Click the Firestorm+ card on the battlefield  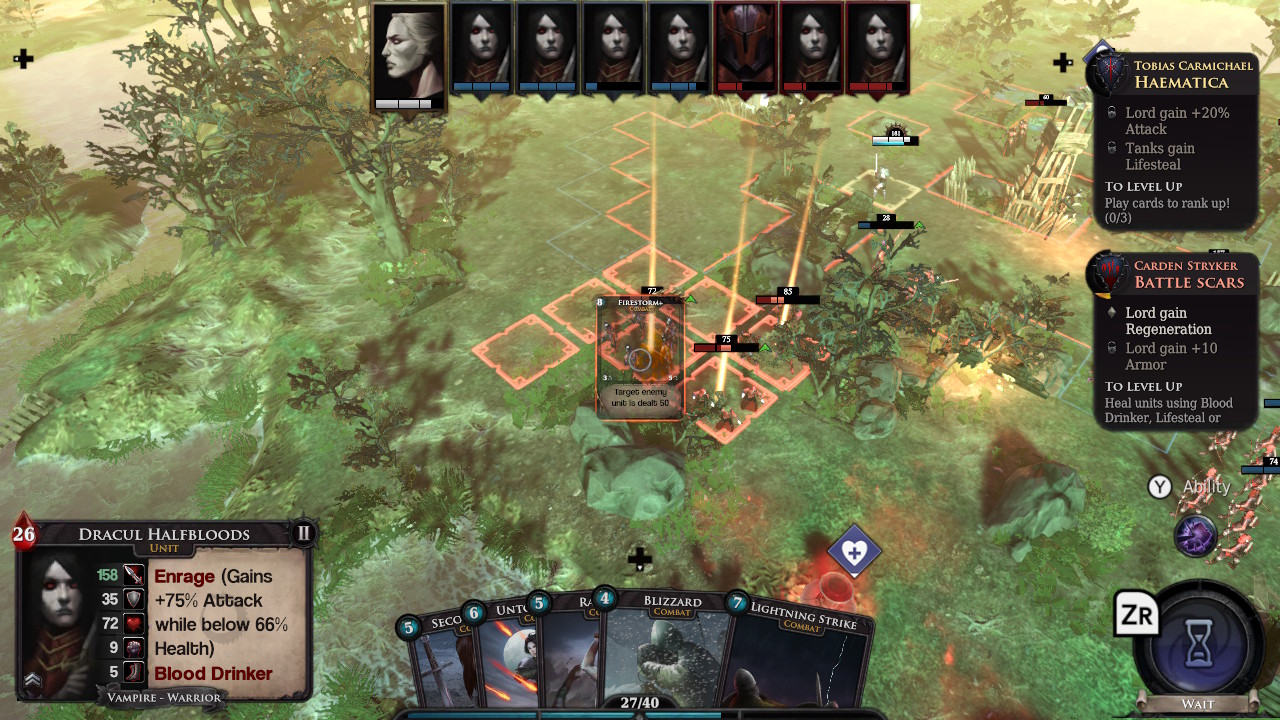(x=639, y=355)
